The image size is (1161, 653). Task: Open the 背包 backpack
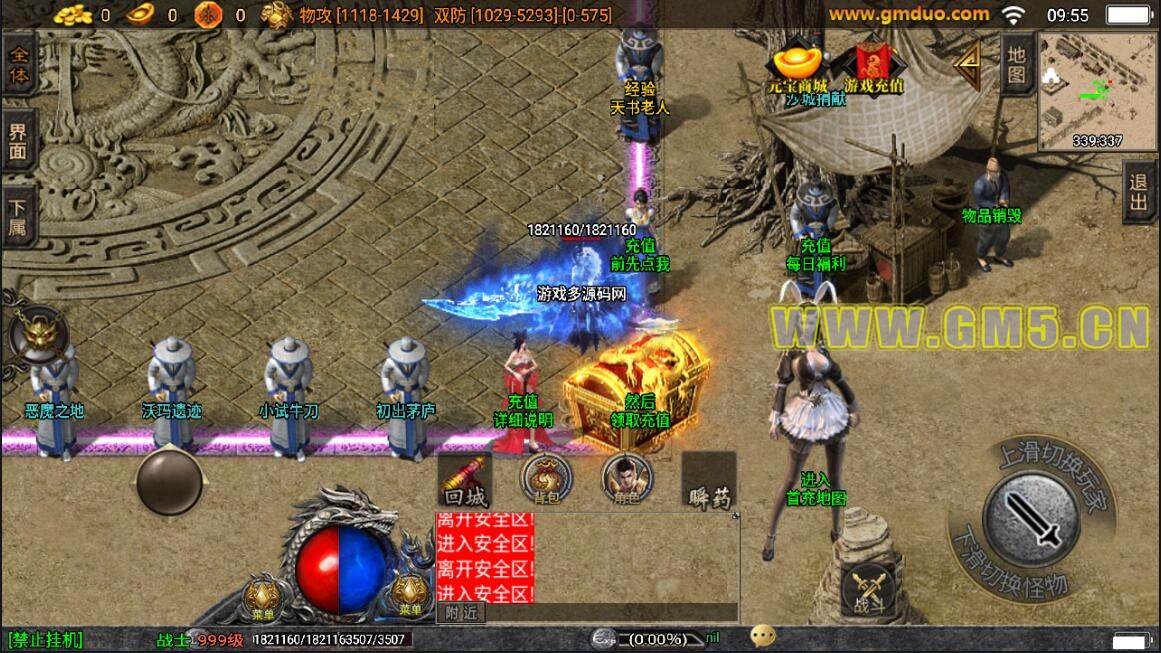coord(546,481)
